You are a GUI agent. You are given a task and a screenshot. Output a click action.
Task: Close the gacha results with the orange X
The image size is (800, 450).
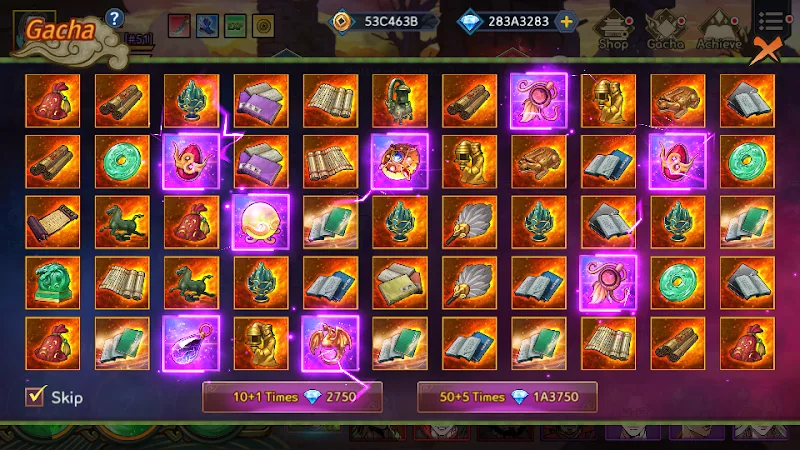click(x=765, y=50)
